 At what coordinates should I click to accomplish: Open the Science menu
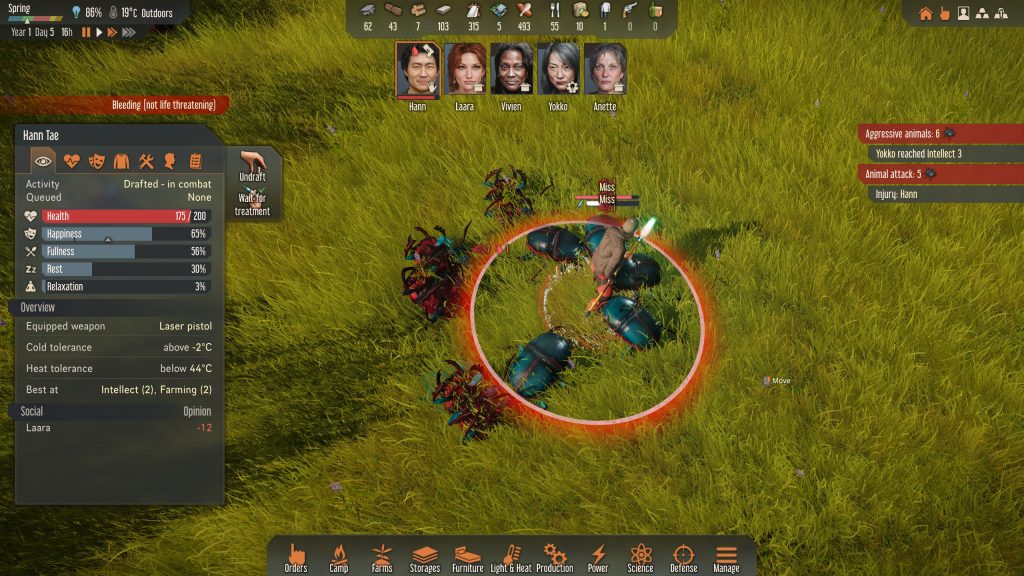pyautogui.click(x=641, y=557)
